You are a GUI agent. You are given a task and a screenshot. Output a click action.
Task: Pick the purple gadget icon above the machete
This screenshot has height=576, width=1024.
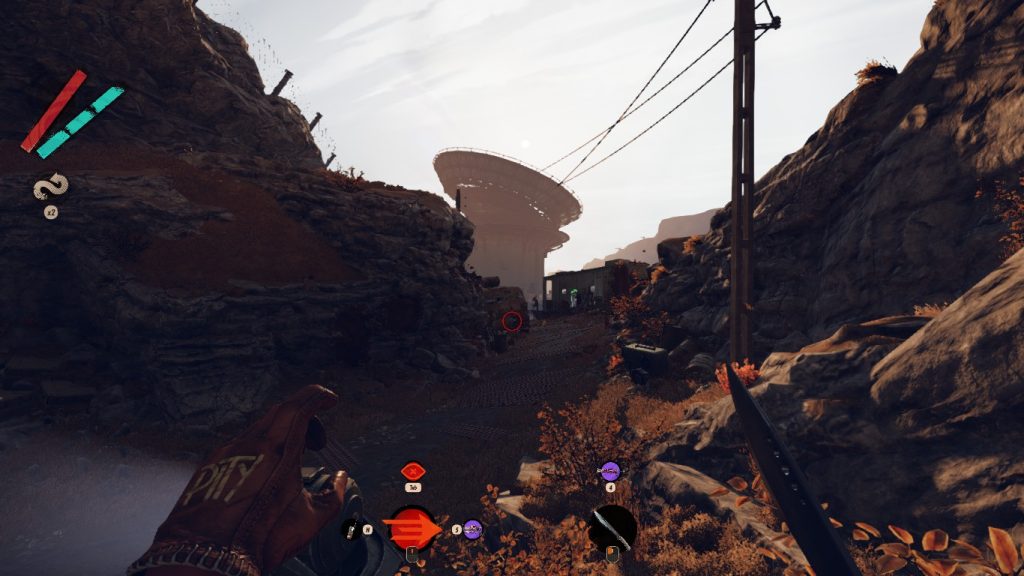point(610,470)
